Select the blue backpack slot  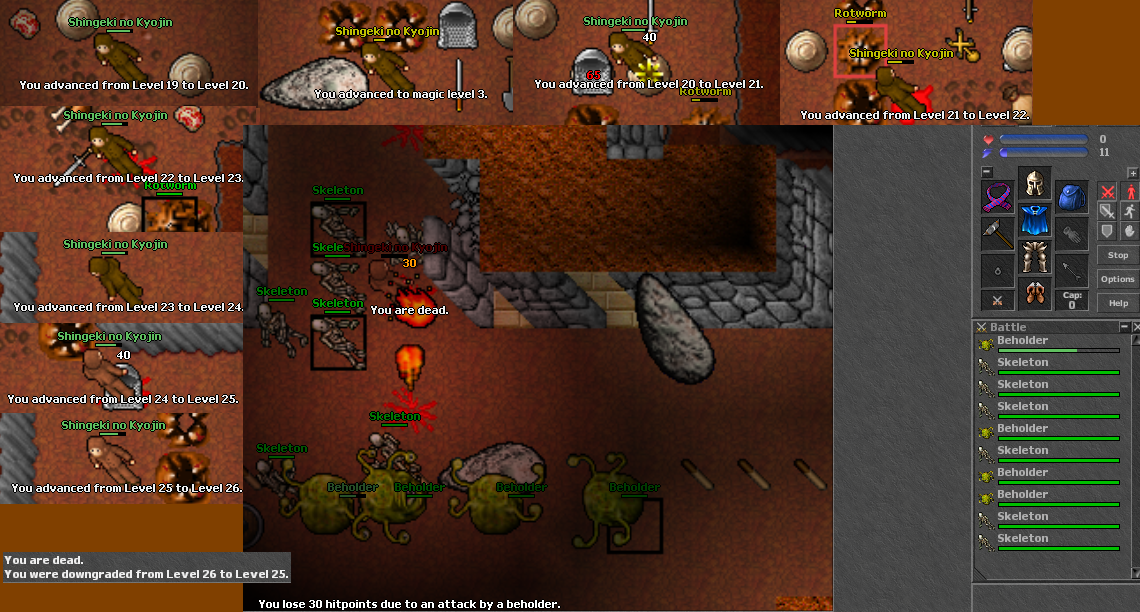click(1072, 197)
